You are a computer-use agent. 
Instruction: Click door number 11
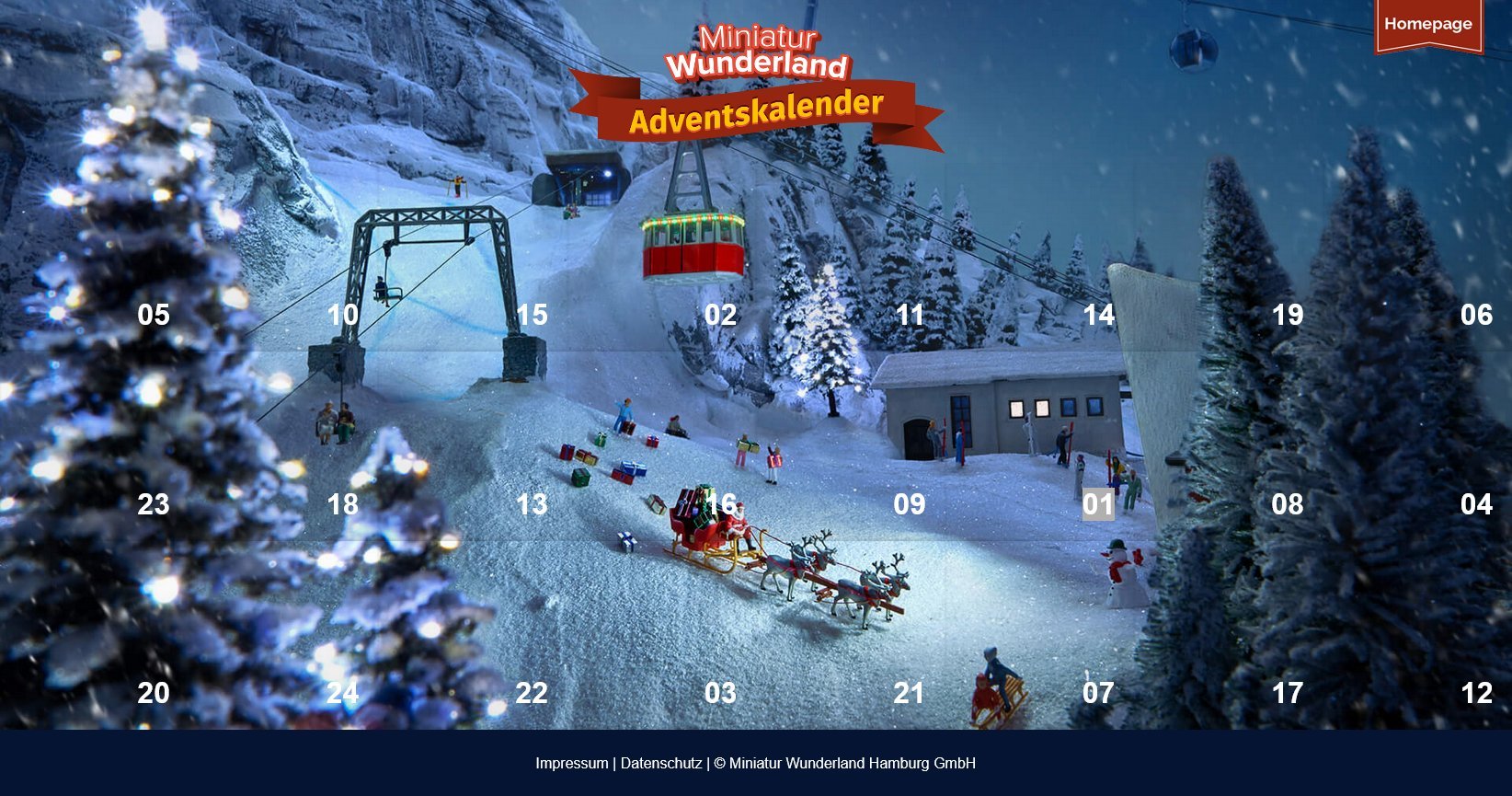pos(910,316)
